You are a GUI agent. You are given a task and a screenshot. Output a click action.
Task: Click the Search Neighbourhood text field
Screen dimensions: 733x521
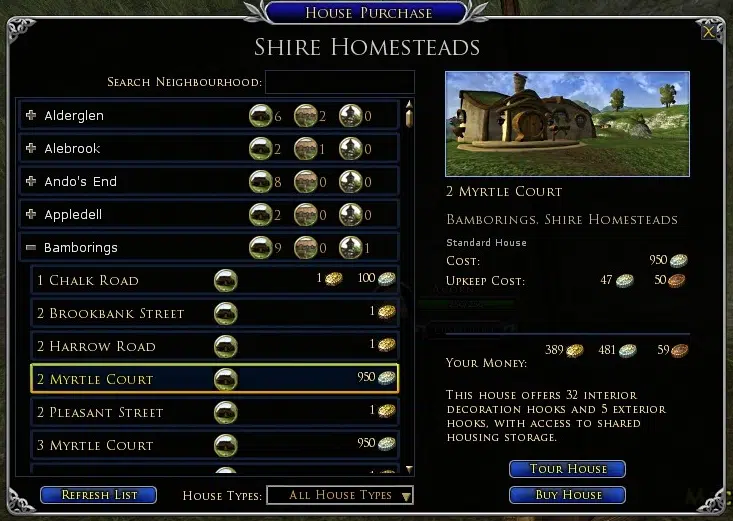point(339,82)
